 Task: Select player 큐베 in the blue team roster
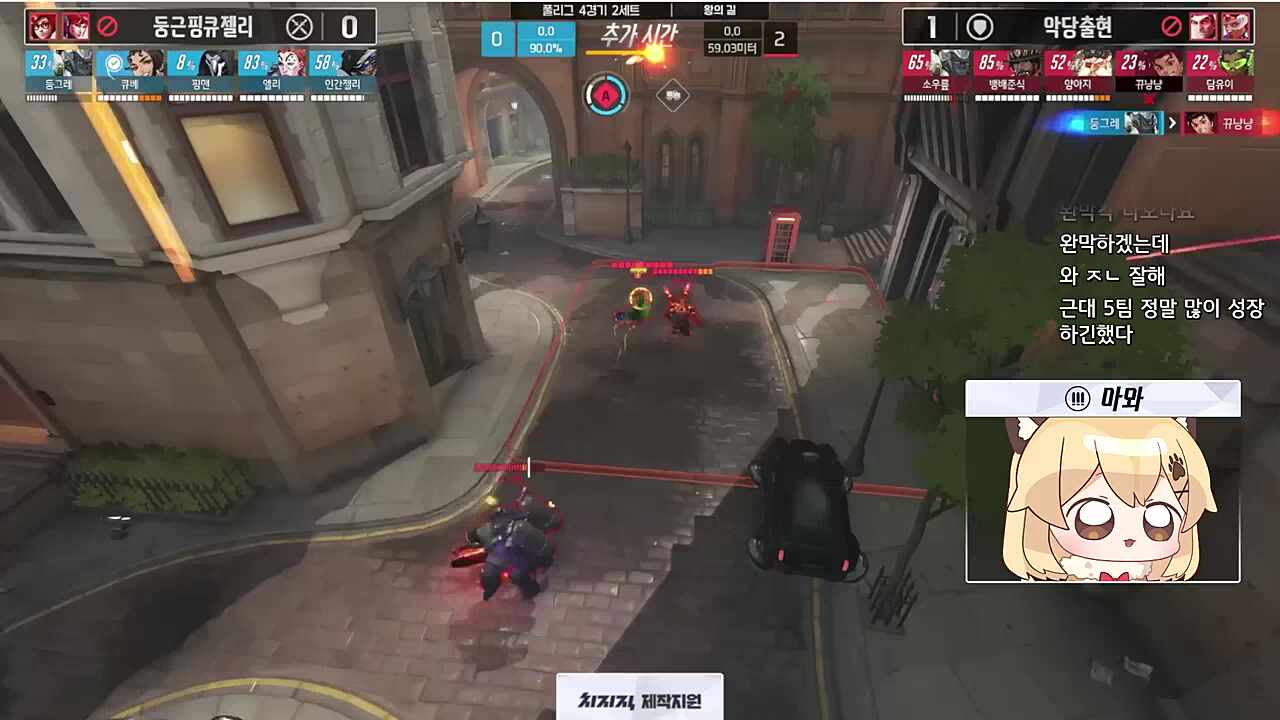pyautogui.click(x=131, y=72)
